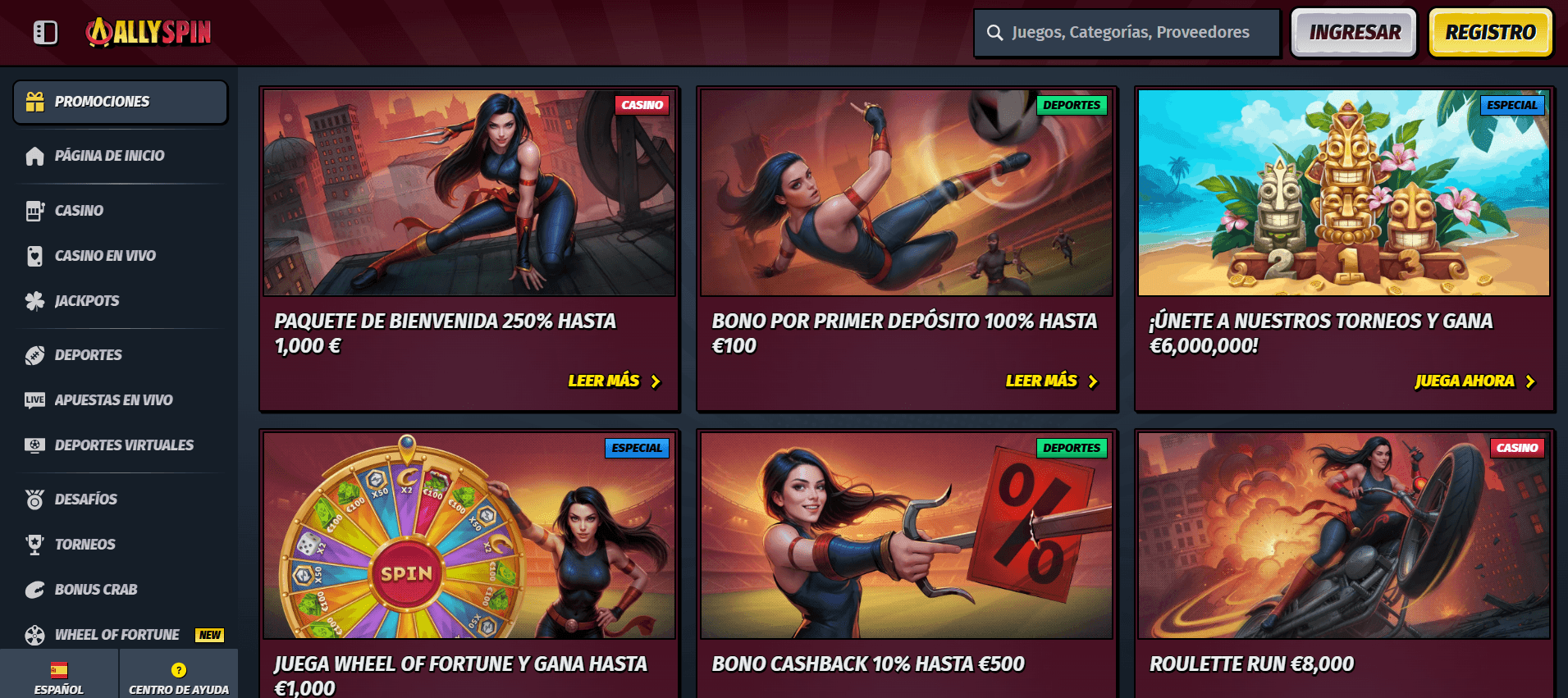Screen dimensions: 1568x698
Task: Click the yellow REGISTRO button
Action: pyautogui.click(x=1490, y=32)
